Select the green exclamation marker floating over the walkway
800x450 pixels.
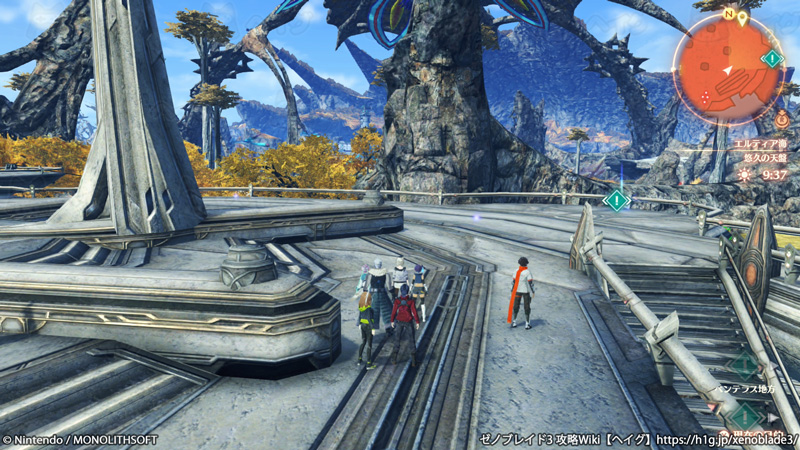617,200
